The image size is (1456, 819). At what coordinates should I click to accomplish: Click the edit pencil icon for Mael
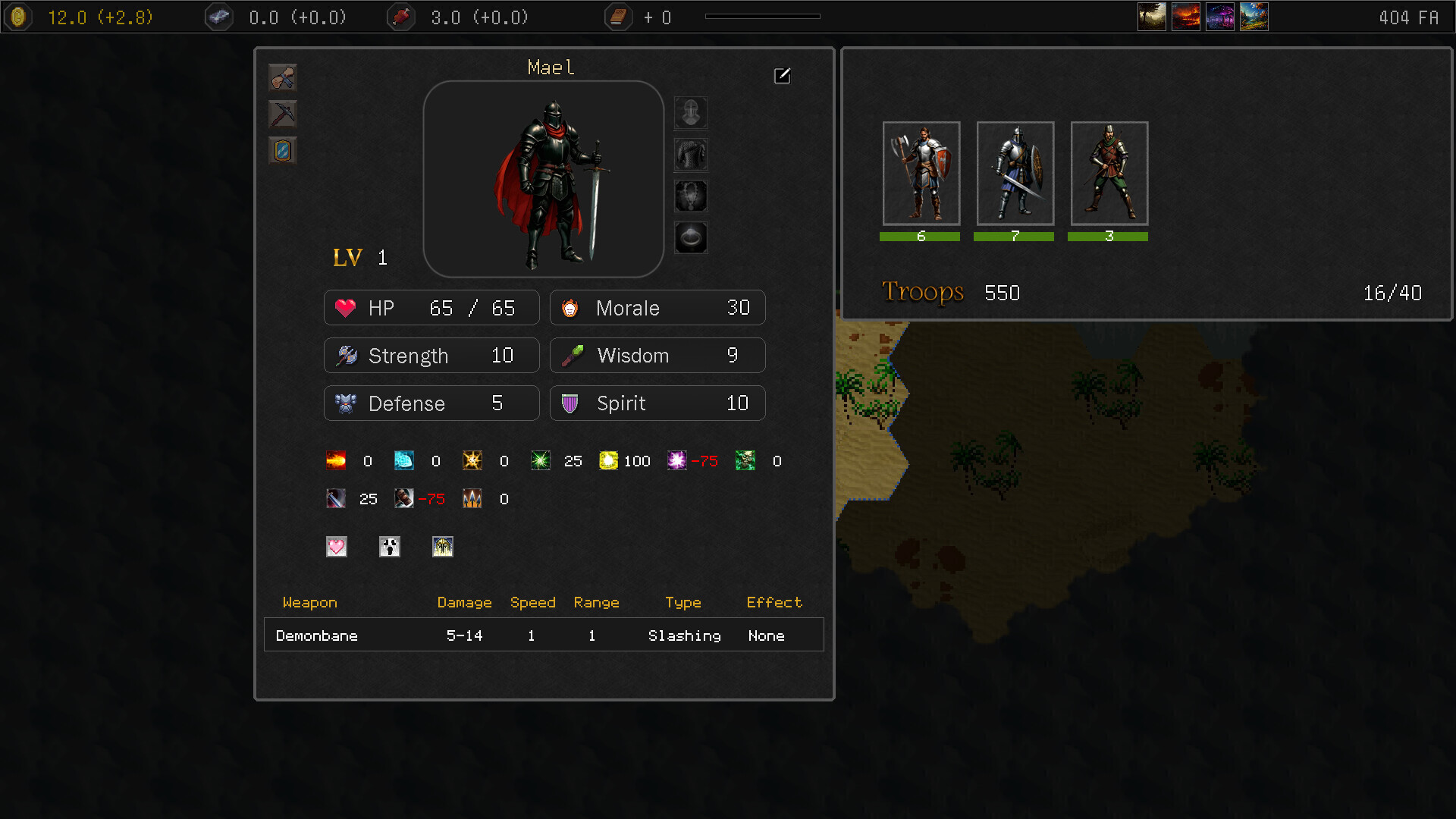pyautogui.click(x=782, y=76)
